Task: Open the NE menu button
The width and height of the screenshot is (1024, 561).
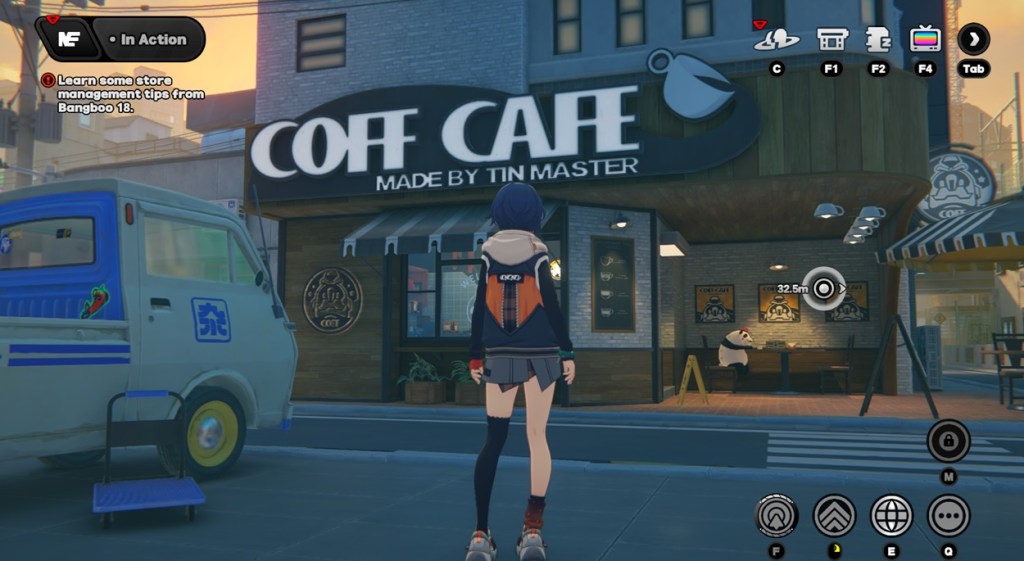Action: (x=69, y=39)
